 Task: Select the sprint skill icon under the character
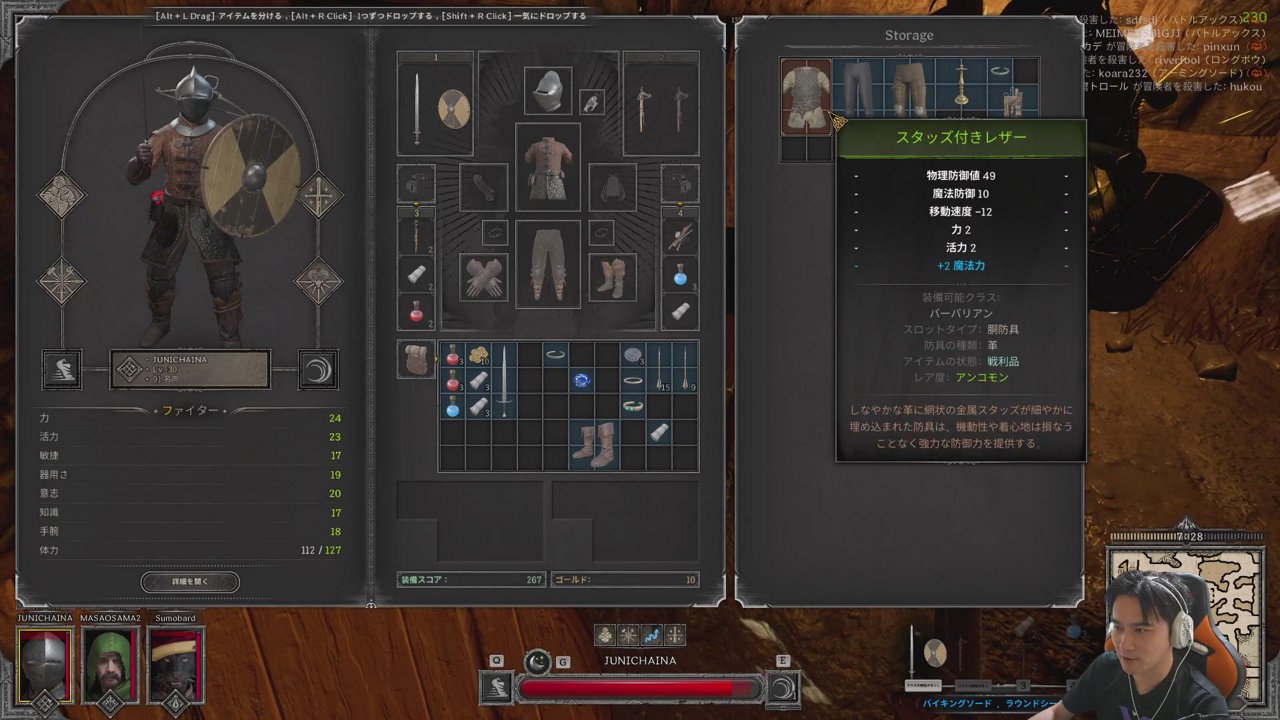(61, 369)
